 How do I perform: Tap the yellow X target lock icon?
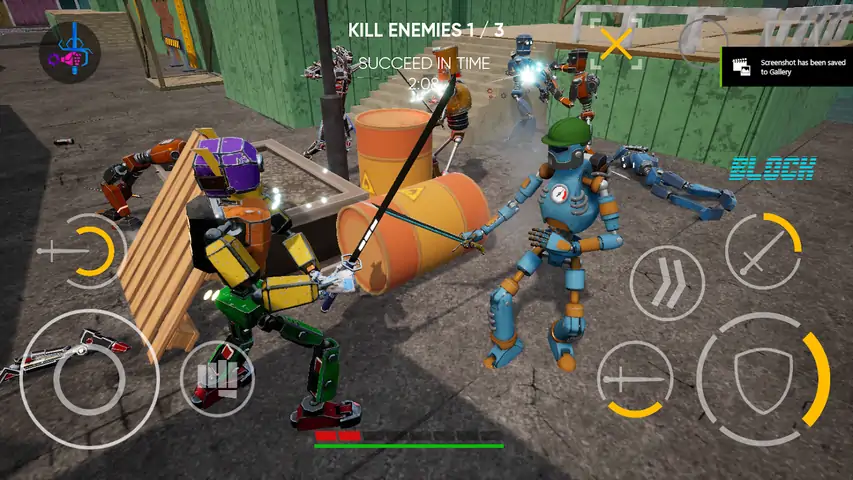pos(617,43)
